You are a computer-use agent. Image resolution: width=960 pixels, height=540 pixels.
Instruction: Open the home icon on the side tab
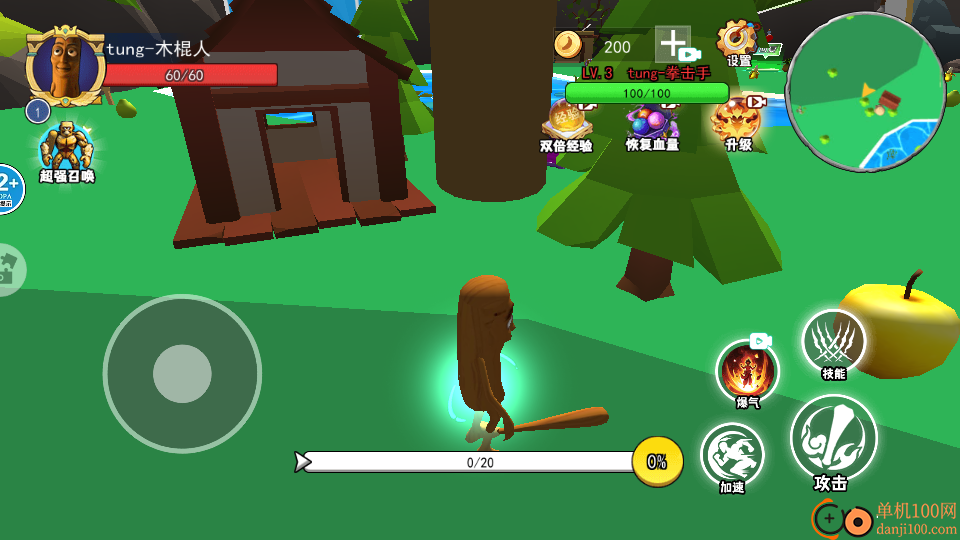coord(10,270)
